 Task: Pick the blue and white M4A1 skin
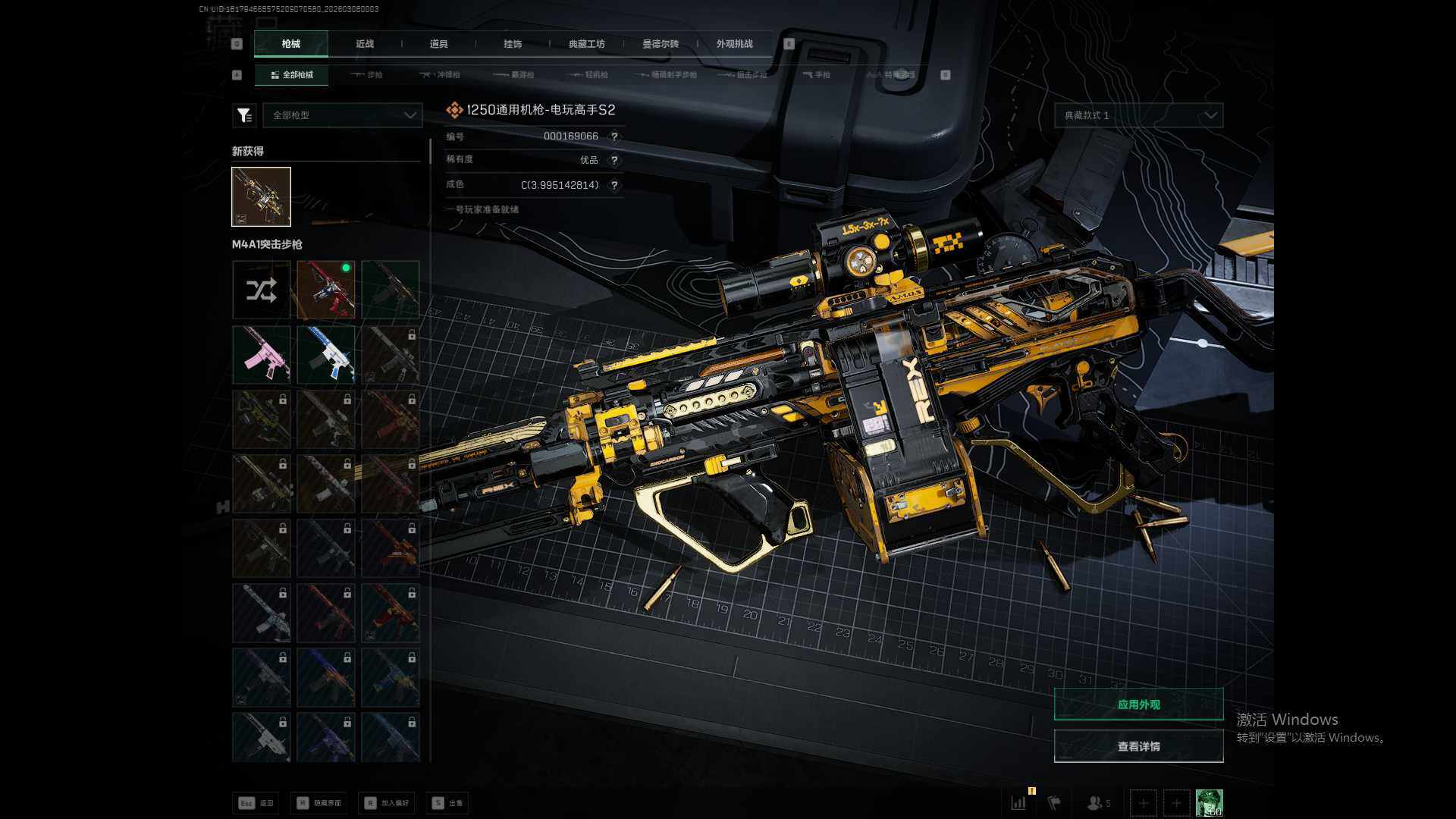tap(326, 354)
